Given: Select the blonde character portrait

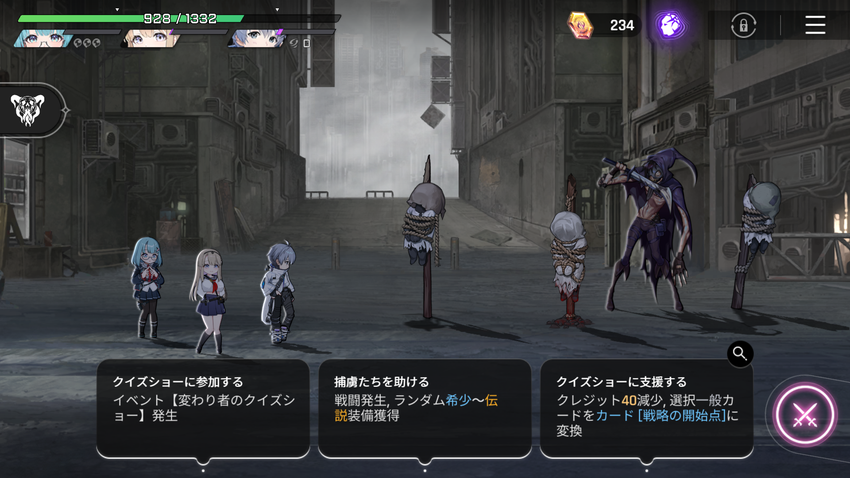Looking at the screenshot, I should click(x=150, y=39).
